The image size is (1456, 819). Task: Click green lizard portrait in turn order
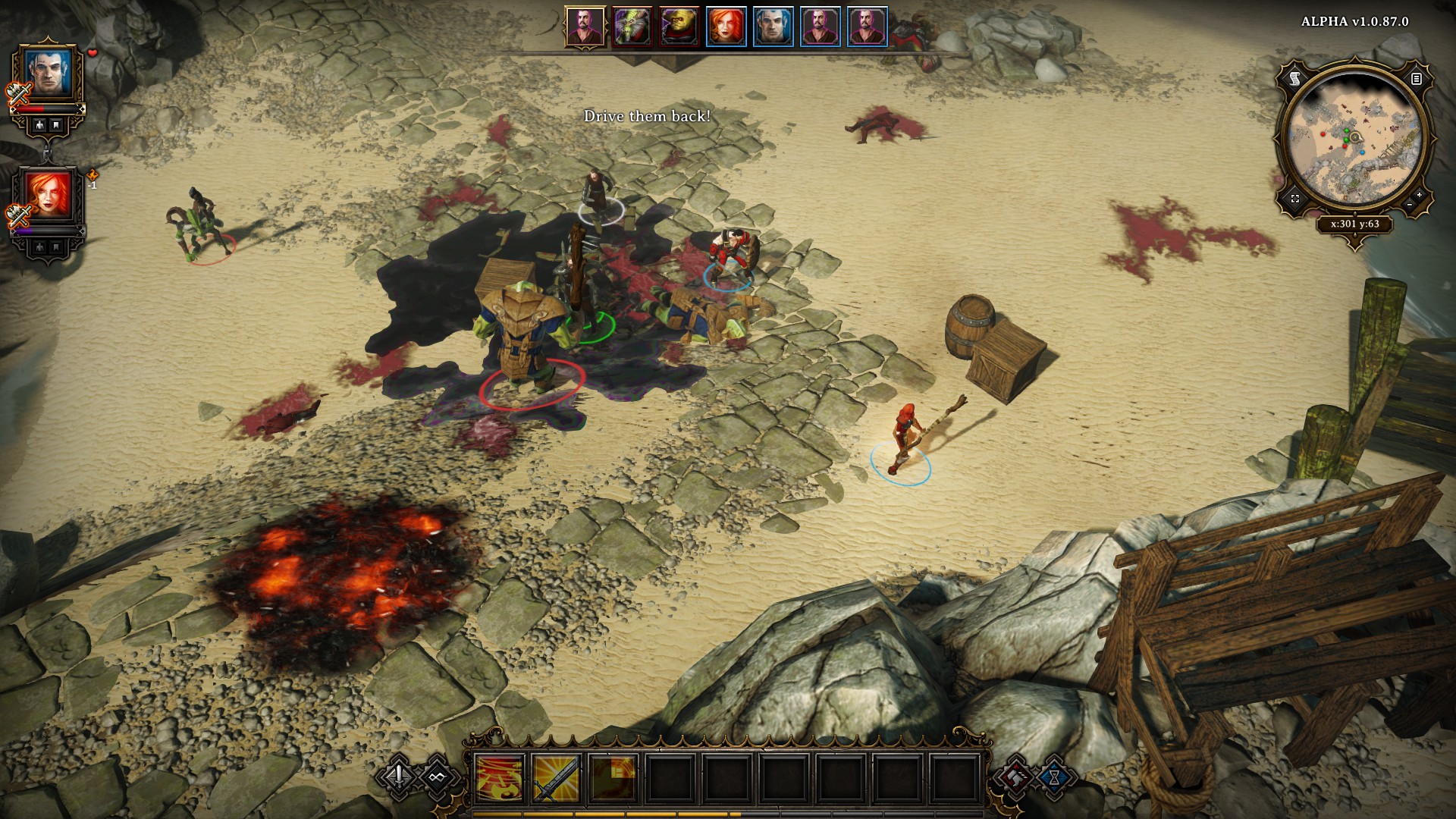click(x=632, y=27)
